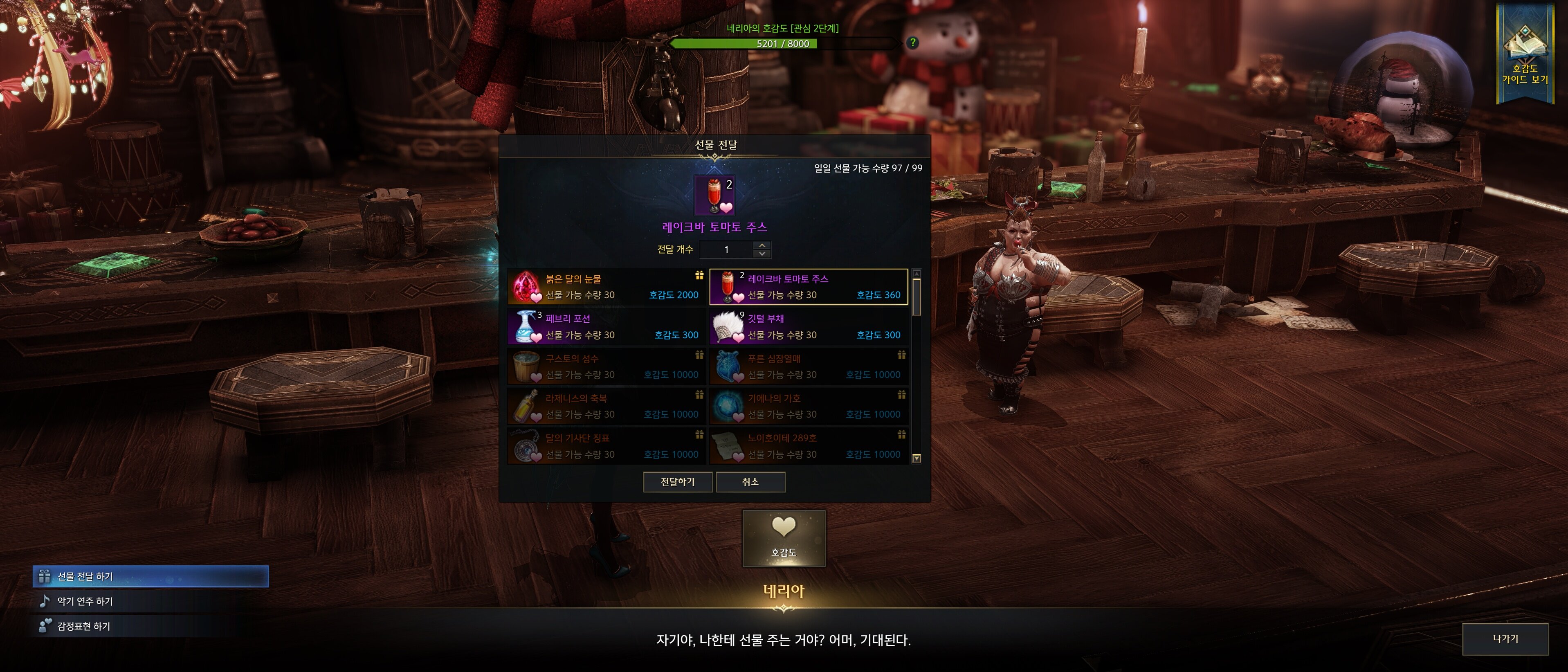The image size is (1568, 672).
Task: Confirm gift with the 전달하기 button
Action: pyautogui.click(x=678, y=481)
